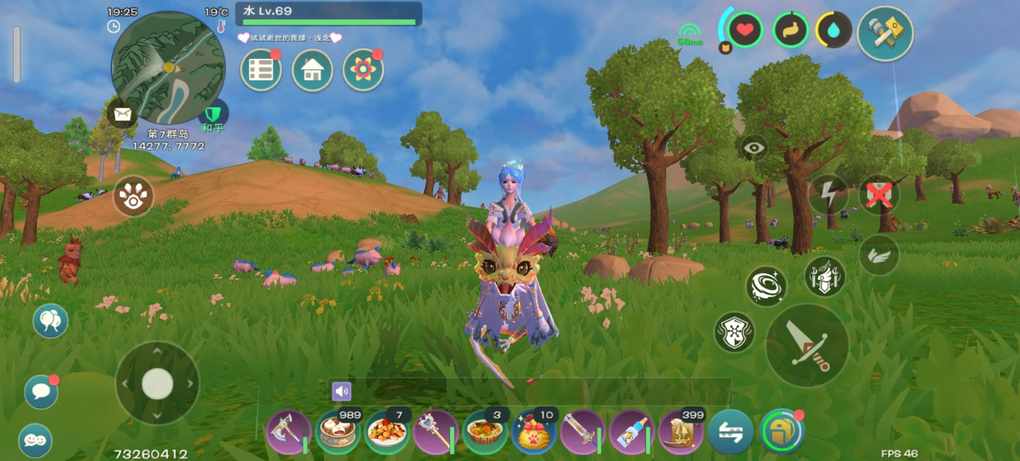
Task: Tap the wing feather button
Action: pyautogui.click(x=879, y=254)
